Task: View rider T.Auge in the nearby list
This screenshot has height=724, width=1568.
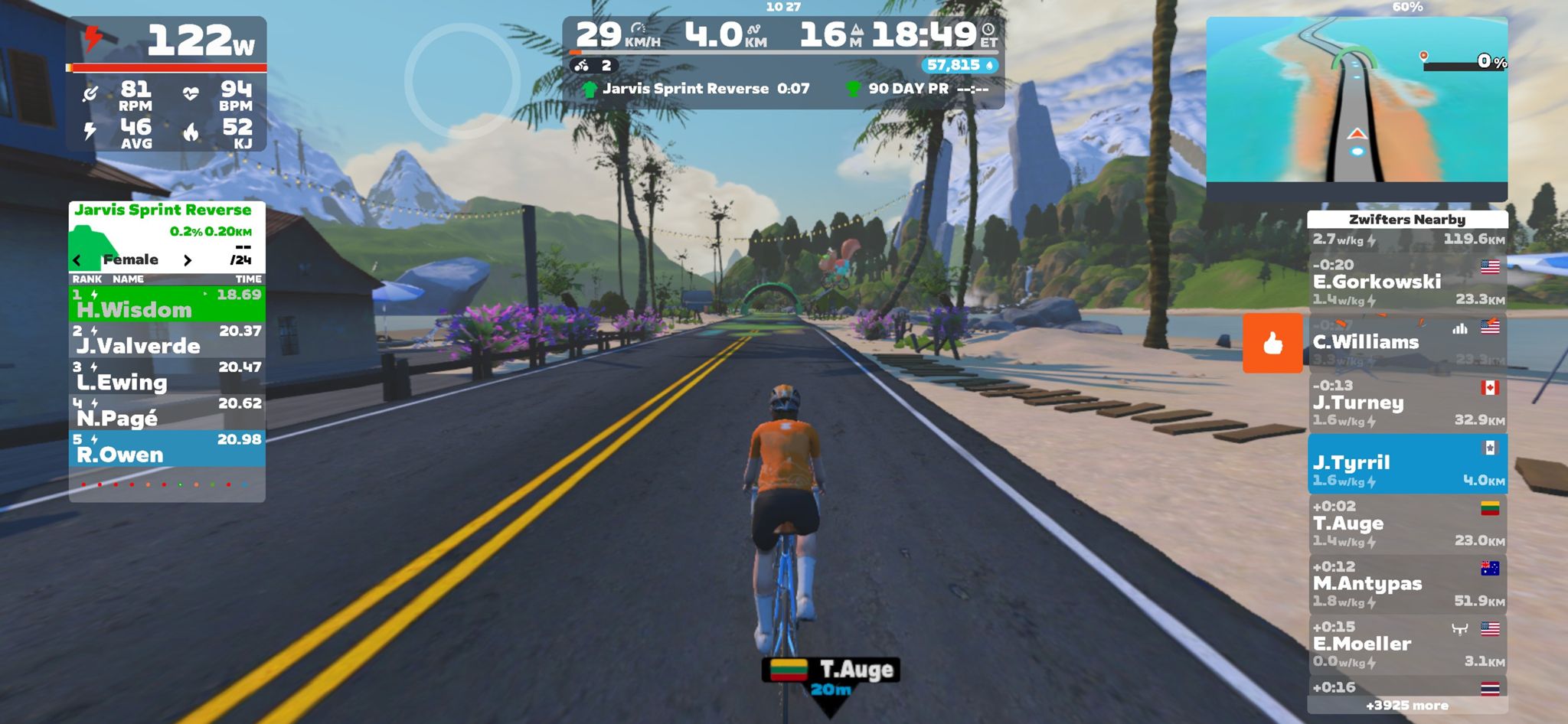Action: click(x=1407, y=523)
